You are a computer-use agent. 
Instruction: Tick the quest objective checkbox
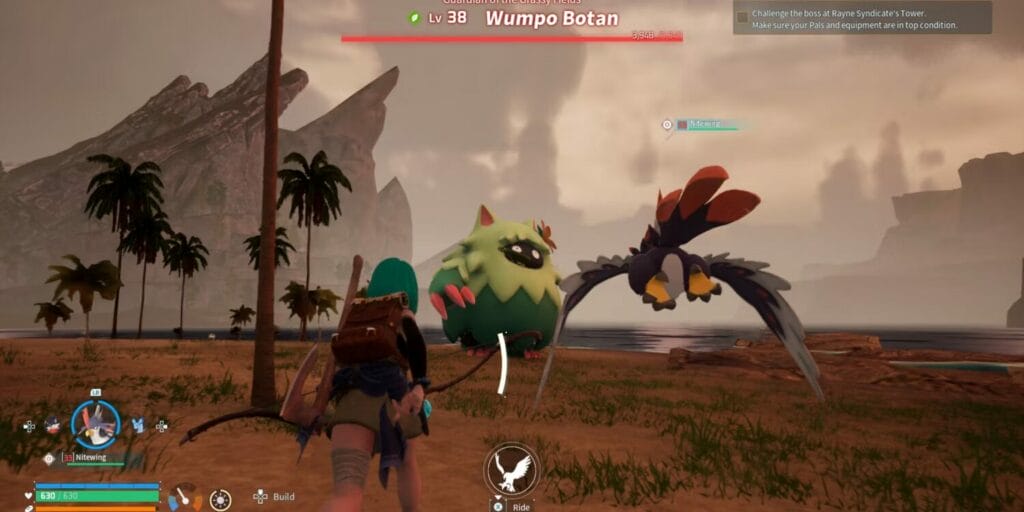point(742,17)
